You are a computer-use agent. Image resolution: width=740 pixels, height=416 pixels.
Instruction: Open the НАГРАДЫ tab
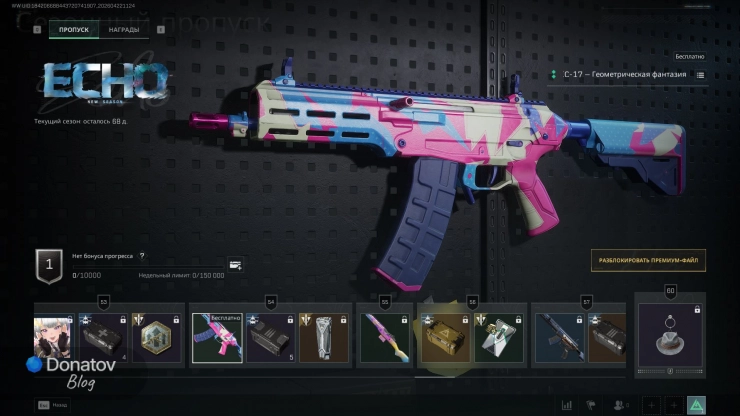124,30
